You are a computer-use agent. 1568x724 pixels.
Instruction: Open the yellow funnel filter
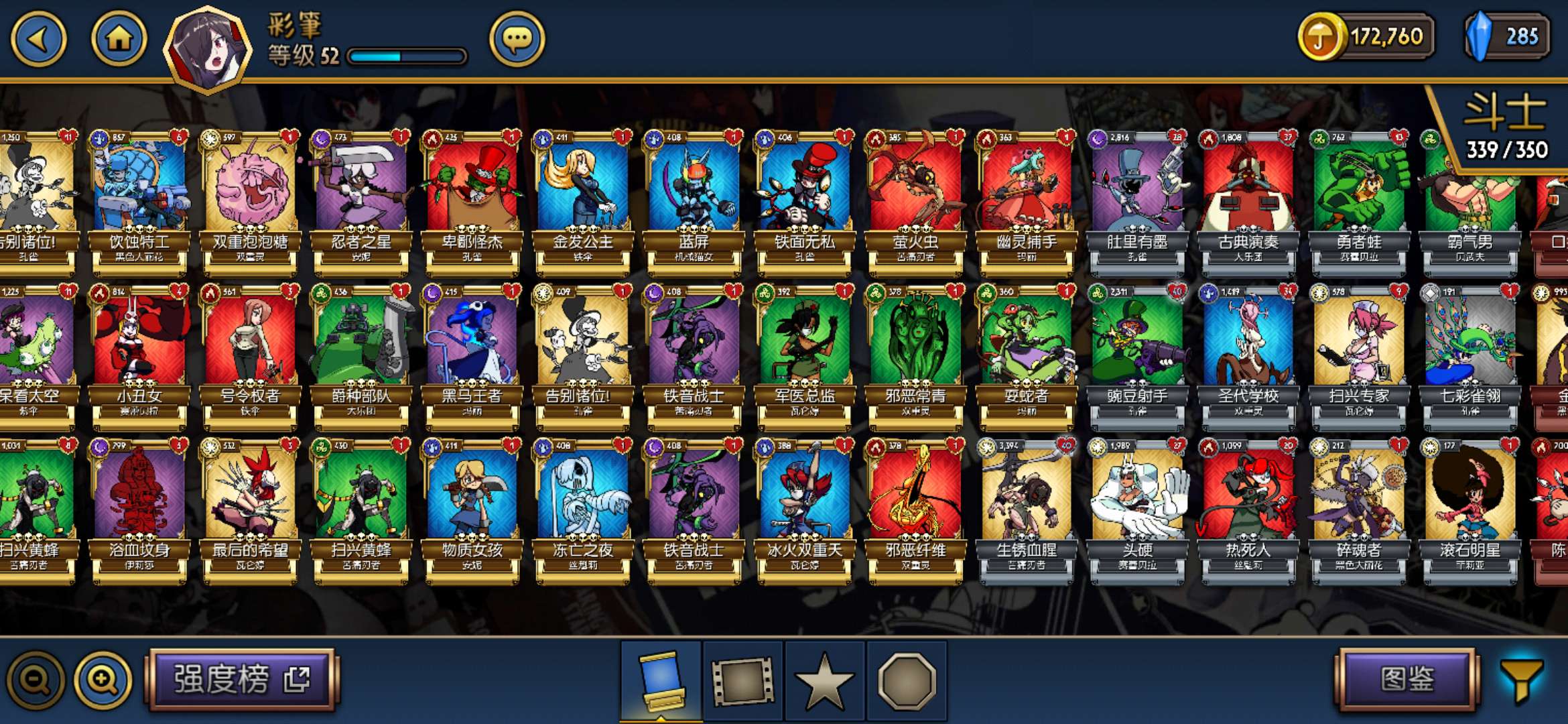1521,680
